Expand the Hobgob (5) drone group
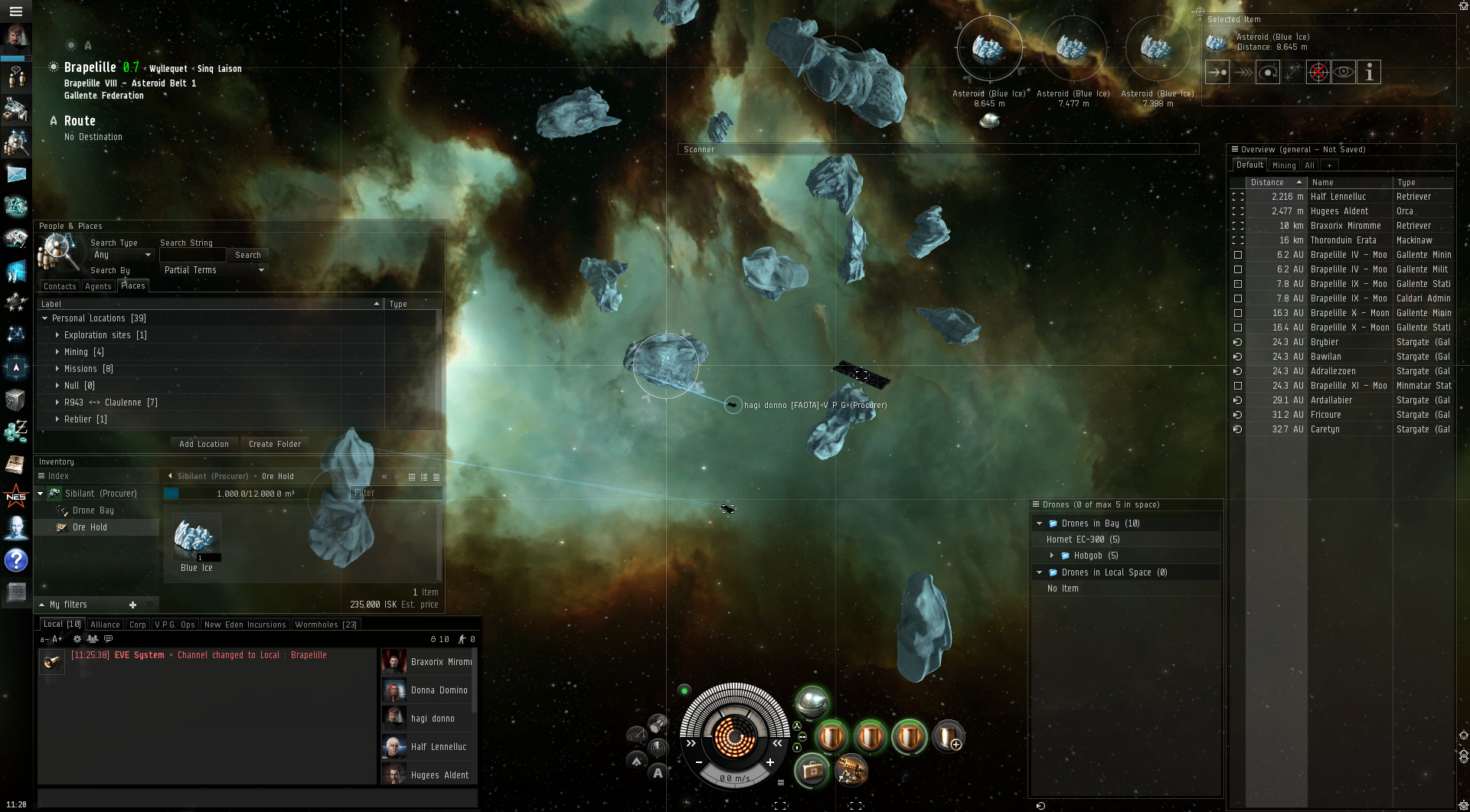The height and width of the screenshot is (812, 1470). [1052, 556]
